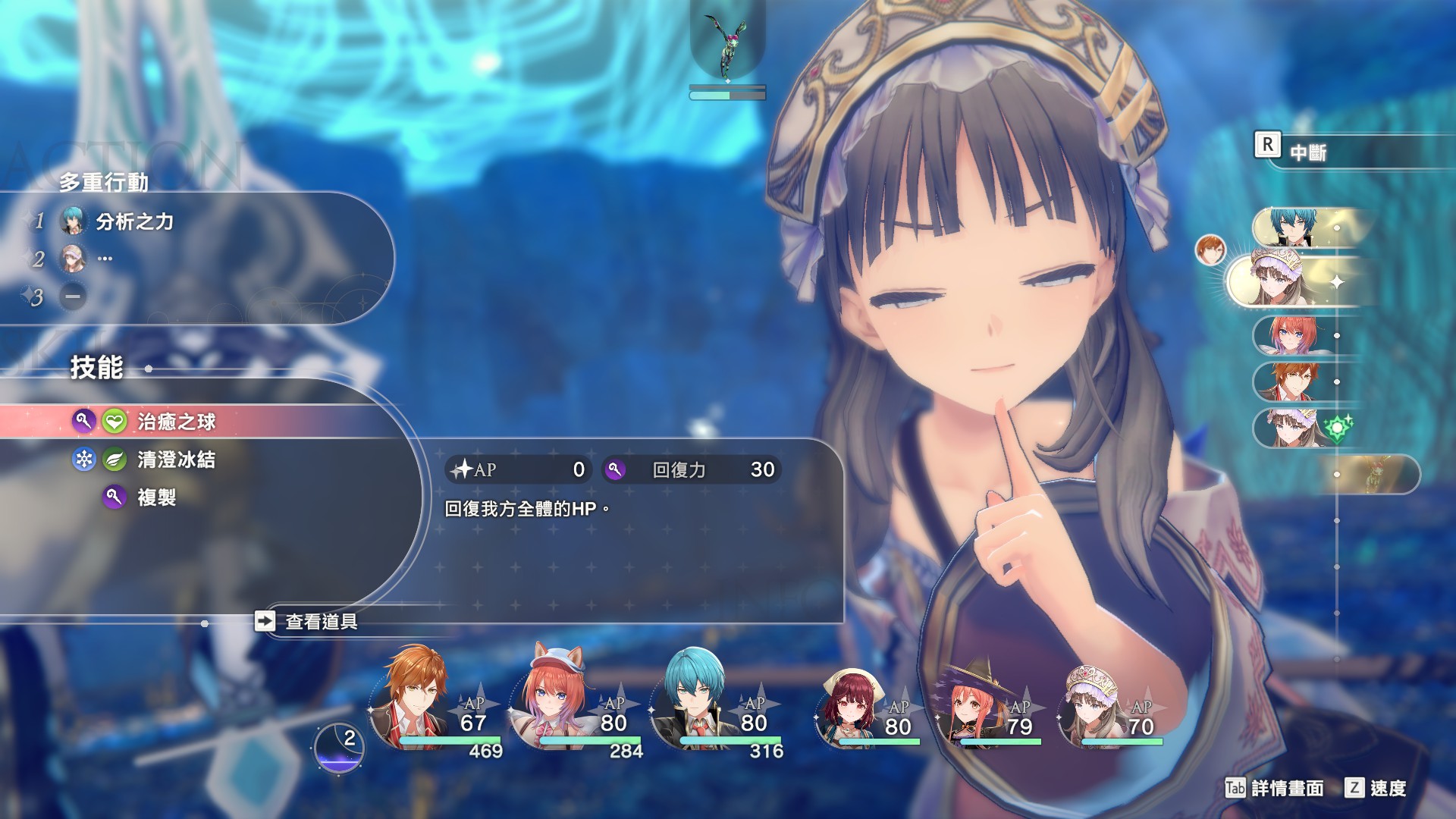Select the 治癒之球 healing skill
Image resolution: width=1456 pixels, height=819 pixels.
pos(176,422)
